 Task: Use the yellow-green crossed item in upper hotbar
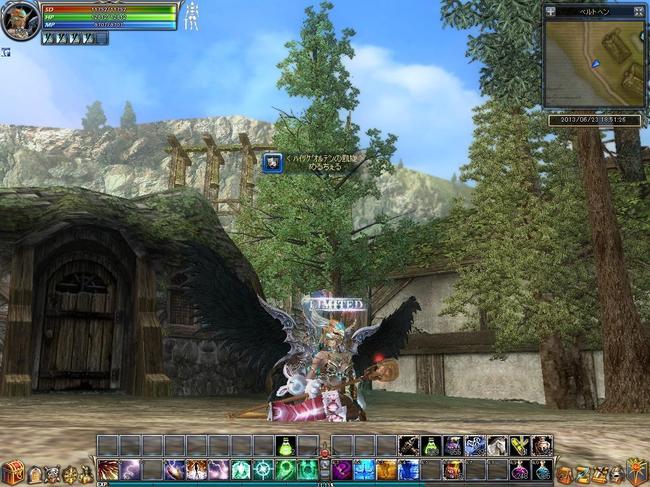[519, 446]
